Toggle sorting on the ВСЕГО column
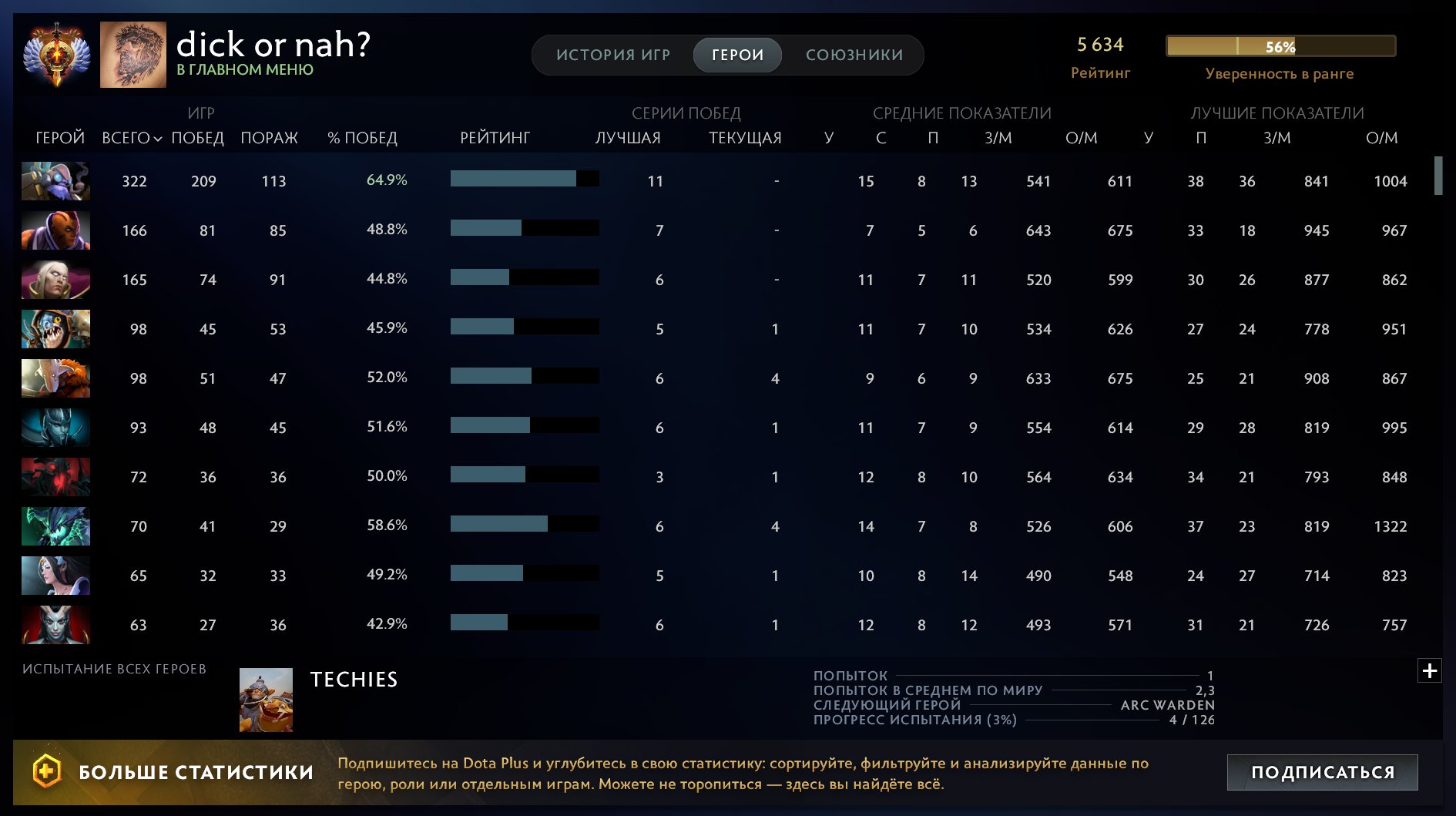Screen dimensions: 1456x816 pyautogui.click(x=129, y=139)
